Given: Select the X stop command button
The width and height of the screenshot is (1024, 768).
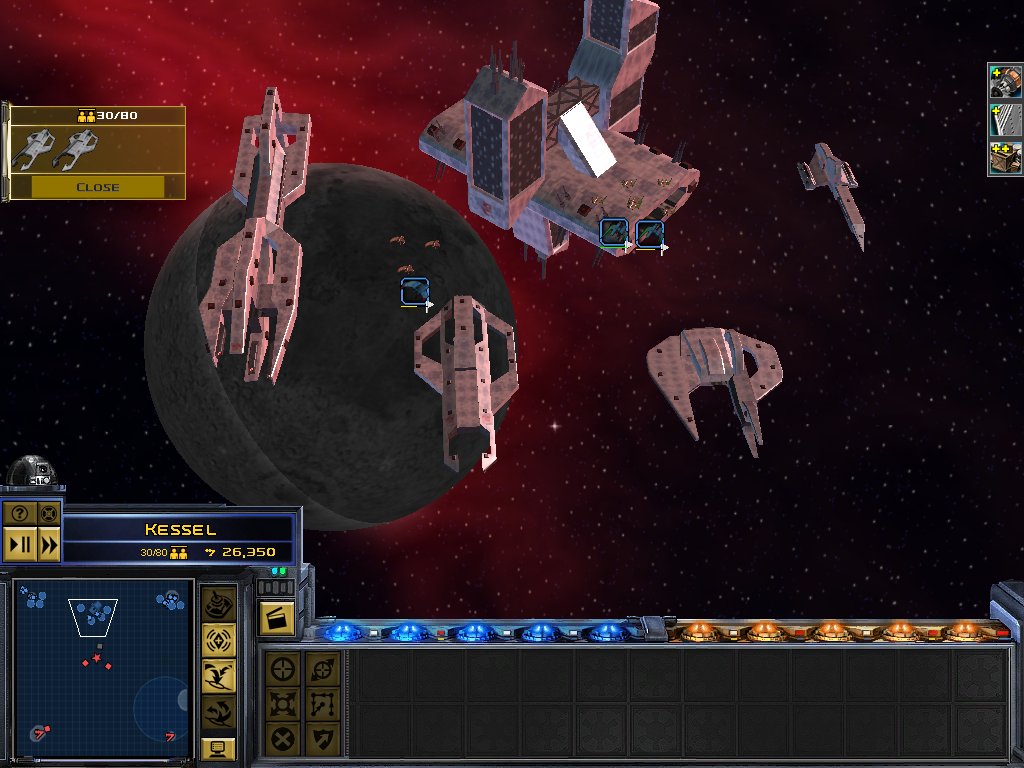Looking at the screenshot, I should 284,739.
